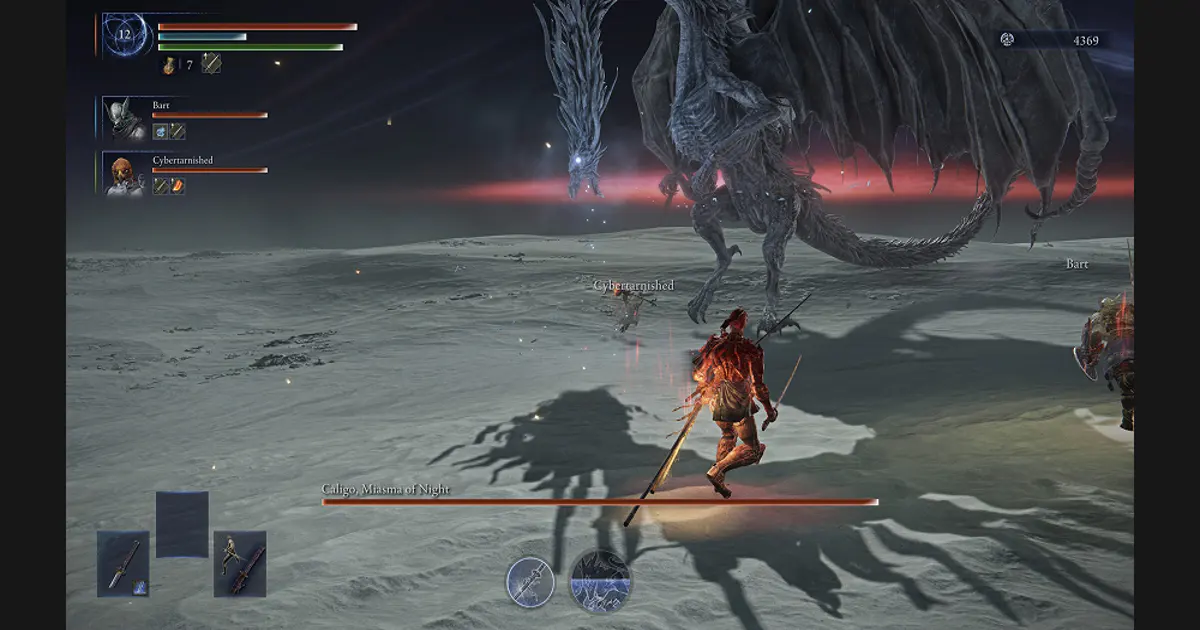
Task: Activate the sword character skill icon
Action: coord(530,582)
